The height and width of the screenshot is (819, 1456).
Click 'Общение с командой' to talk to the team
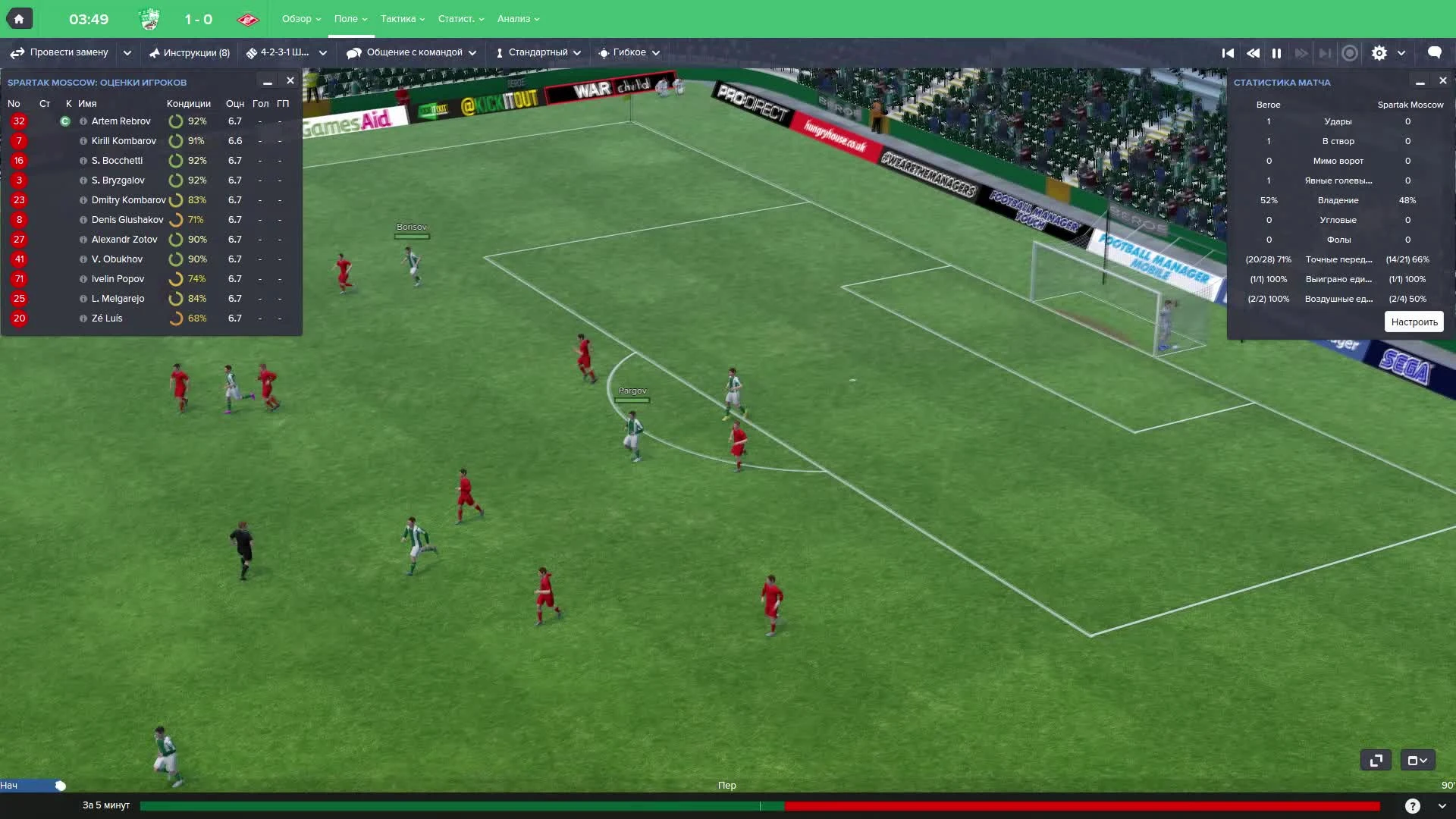click(414, 52)
